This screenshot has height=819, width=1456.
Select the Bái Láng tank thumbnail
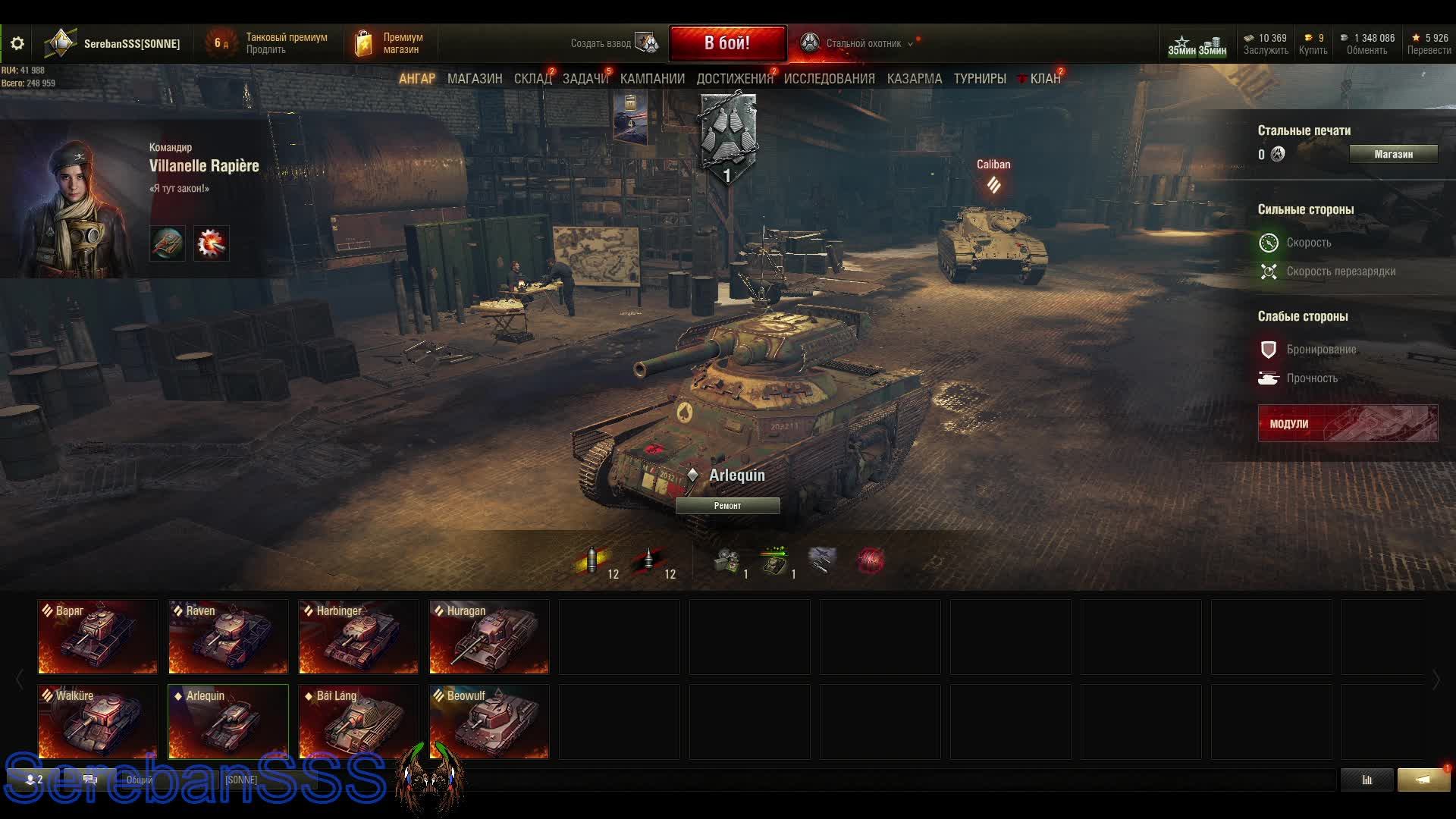[359, 722]
